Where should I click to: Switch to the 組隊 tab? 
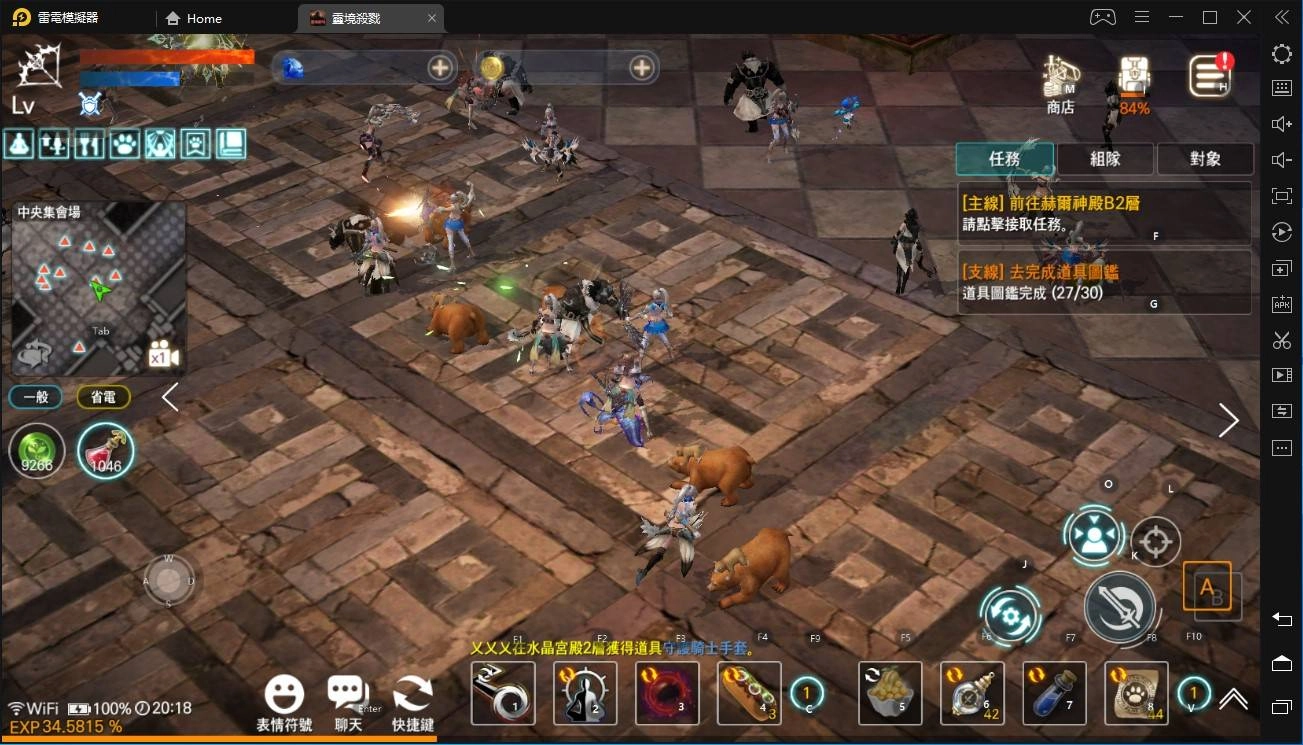click(x=1105, y=159)
